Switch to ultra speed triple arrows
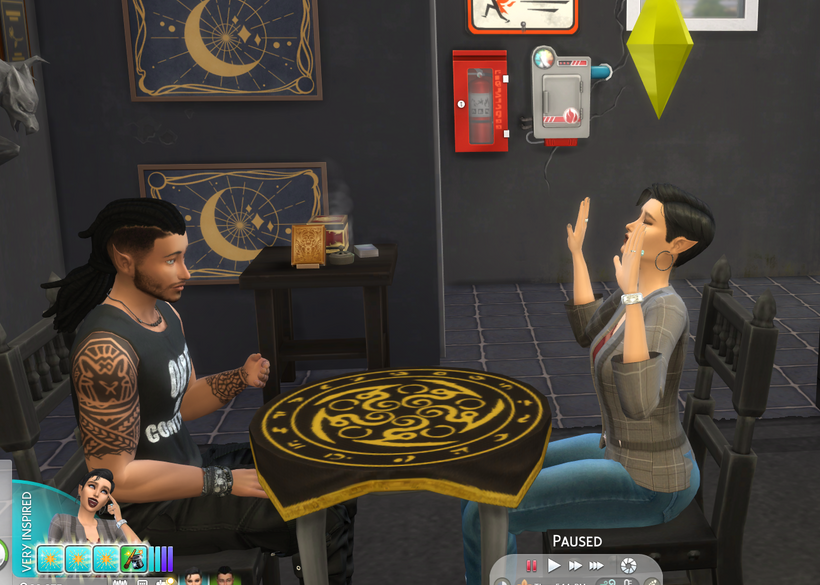The image size is (820, 585). (x=598, y=565)
